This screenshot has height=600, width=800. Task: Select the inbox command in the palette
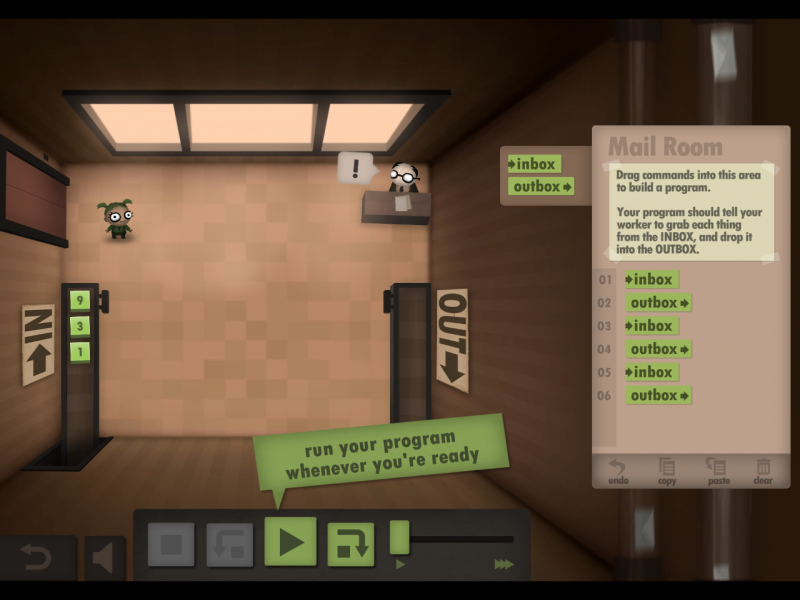(534, 164)
